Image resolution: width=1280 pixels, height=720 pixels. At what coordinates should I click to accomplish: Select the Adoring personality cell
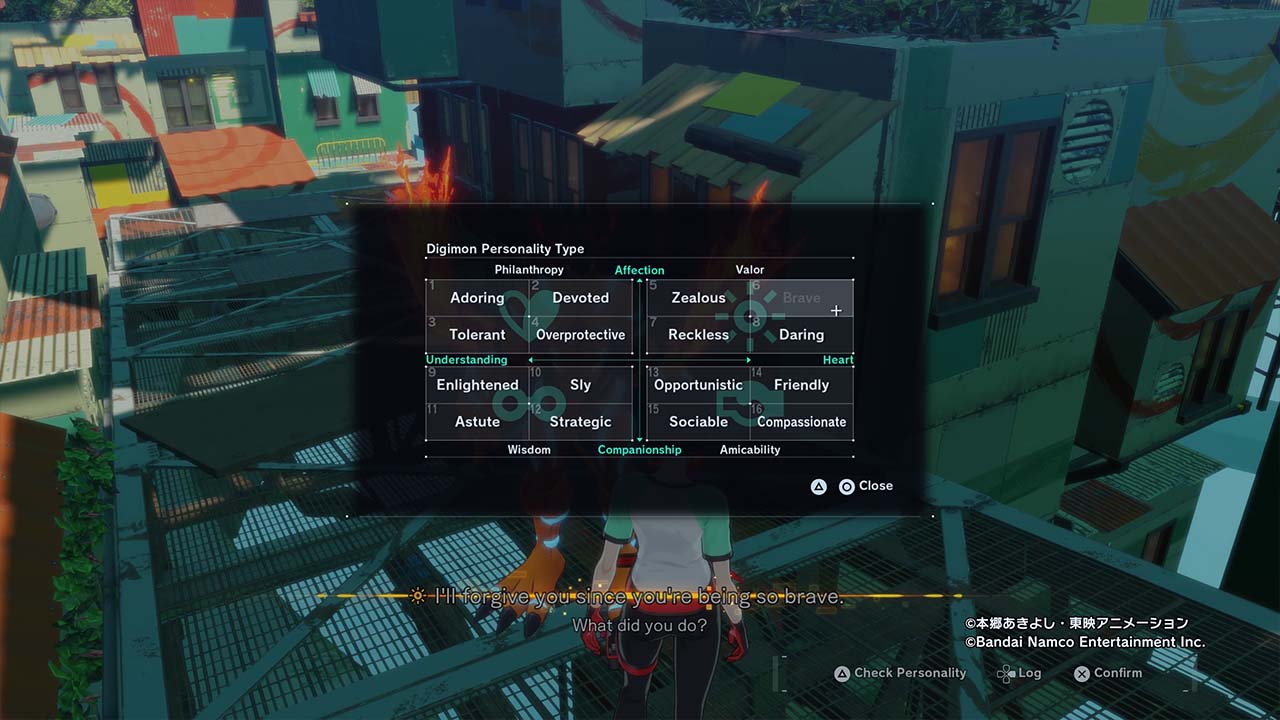pos(477,298)
